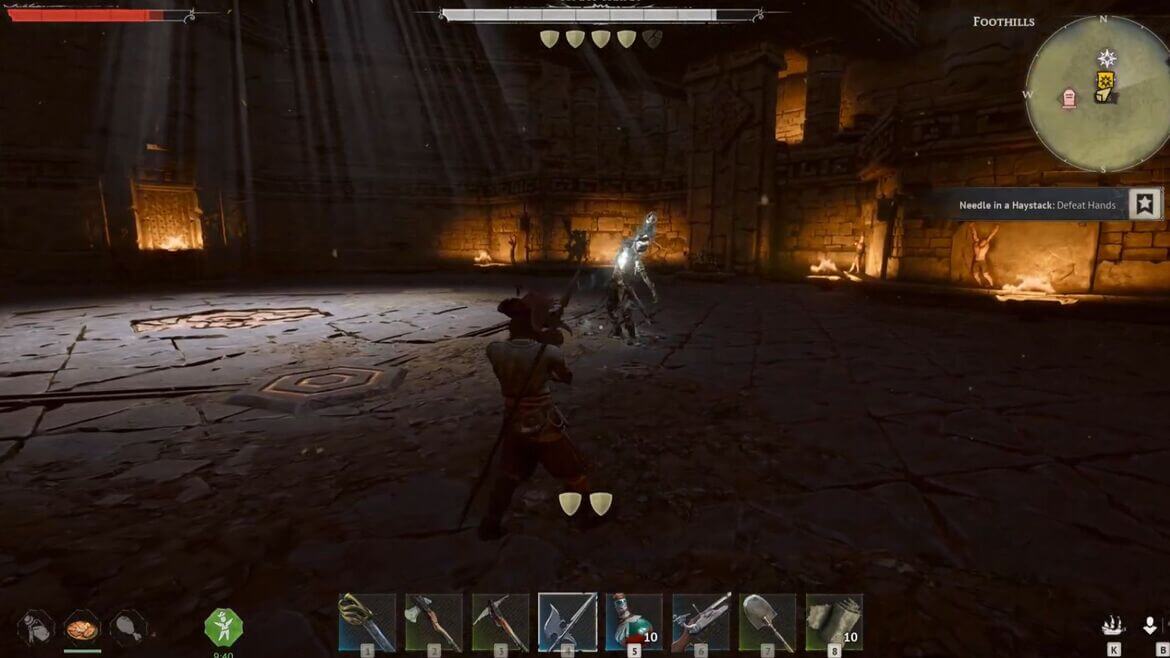Click the quest star banner icon
The width and height of the screenshot is (1170, 658).
click(x=1145, y=204)
